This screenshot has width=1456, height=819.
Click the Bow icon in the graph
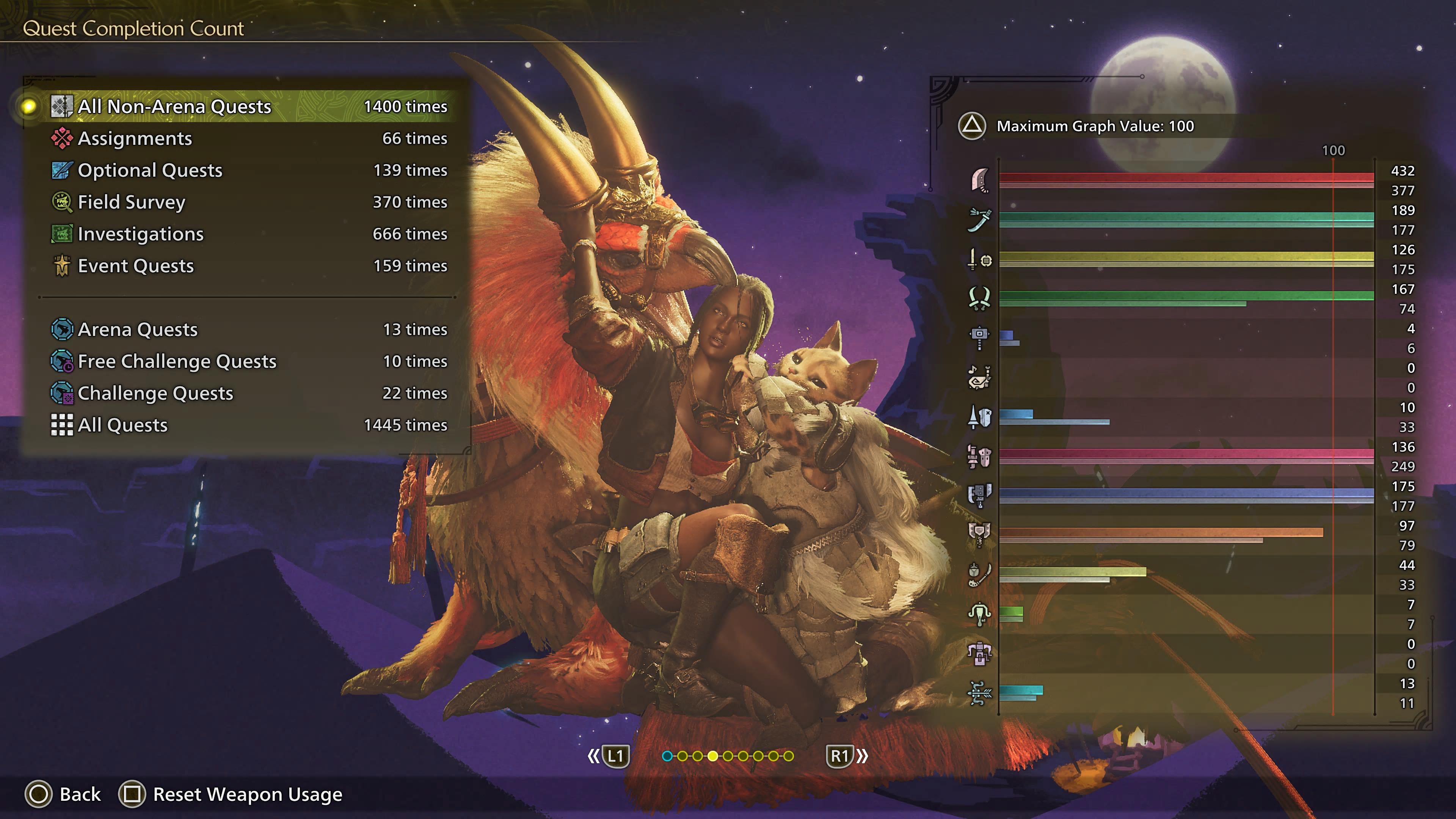[x=979, y=693]
